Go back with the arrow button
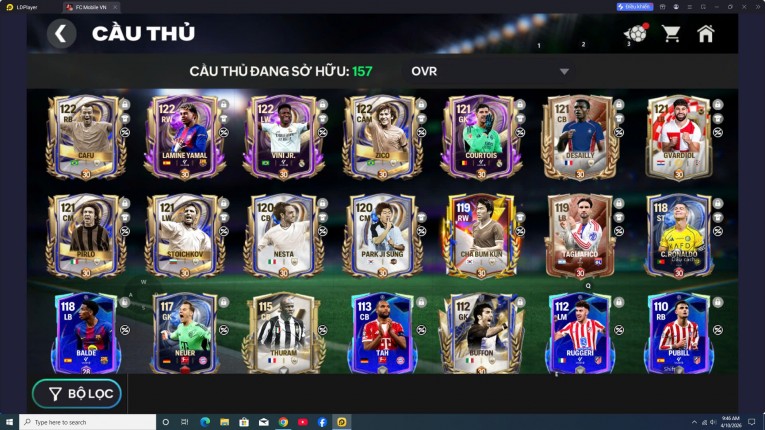This screenshot has width=765, height=430. pyautogui.click(x=61, y=34)
